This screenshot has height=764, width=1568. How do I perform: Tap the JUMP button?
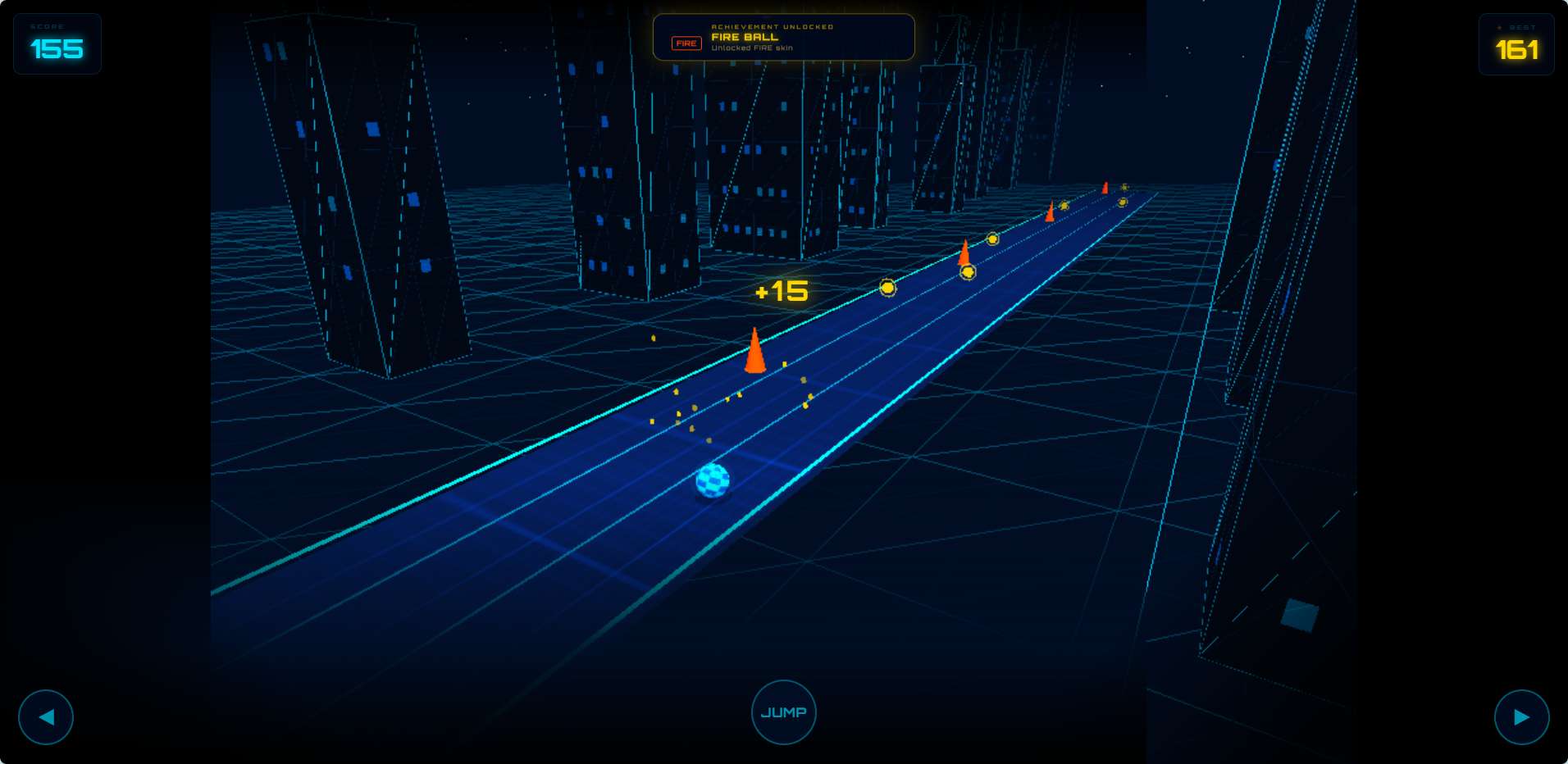pos(783,712)
